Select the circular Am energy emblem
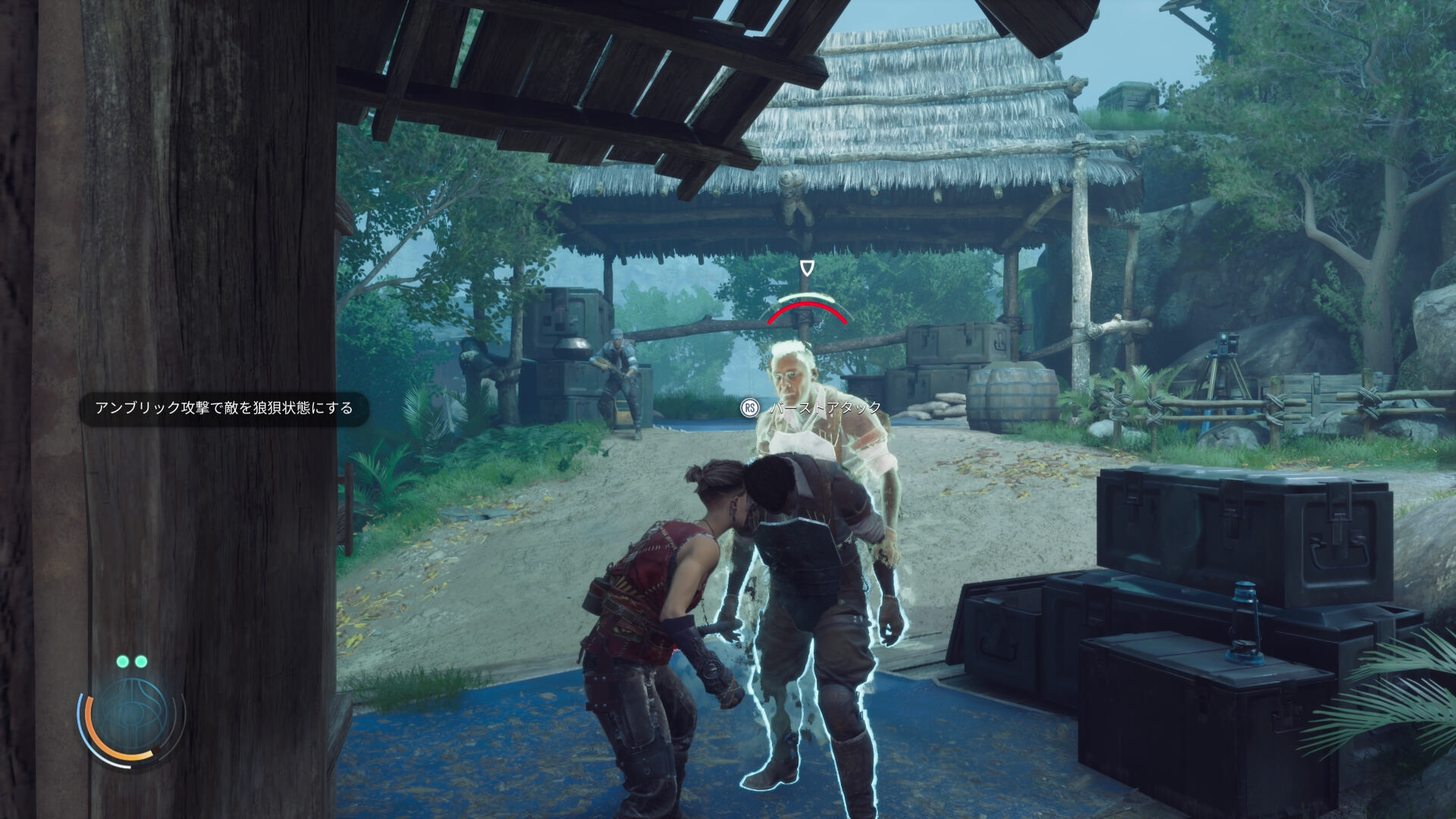This screenshot has height=819, width=1456. coord(130,715)
